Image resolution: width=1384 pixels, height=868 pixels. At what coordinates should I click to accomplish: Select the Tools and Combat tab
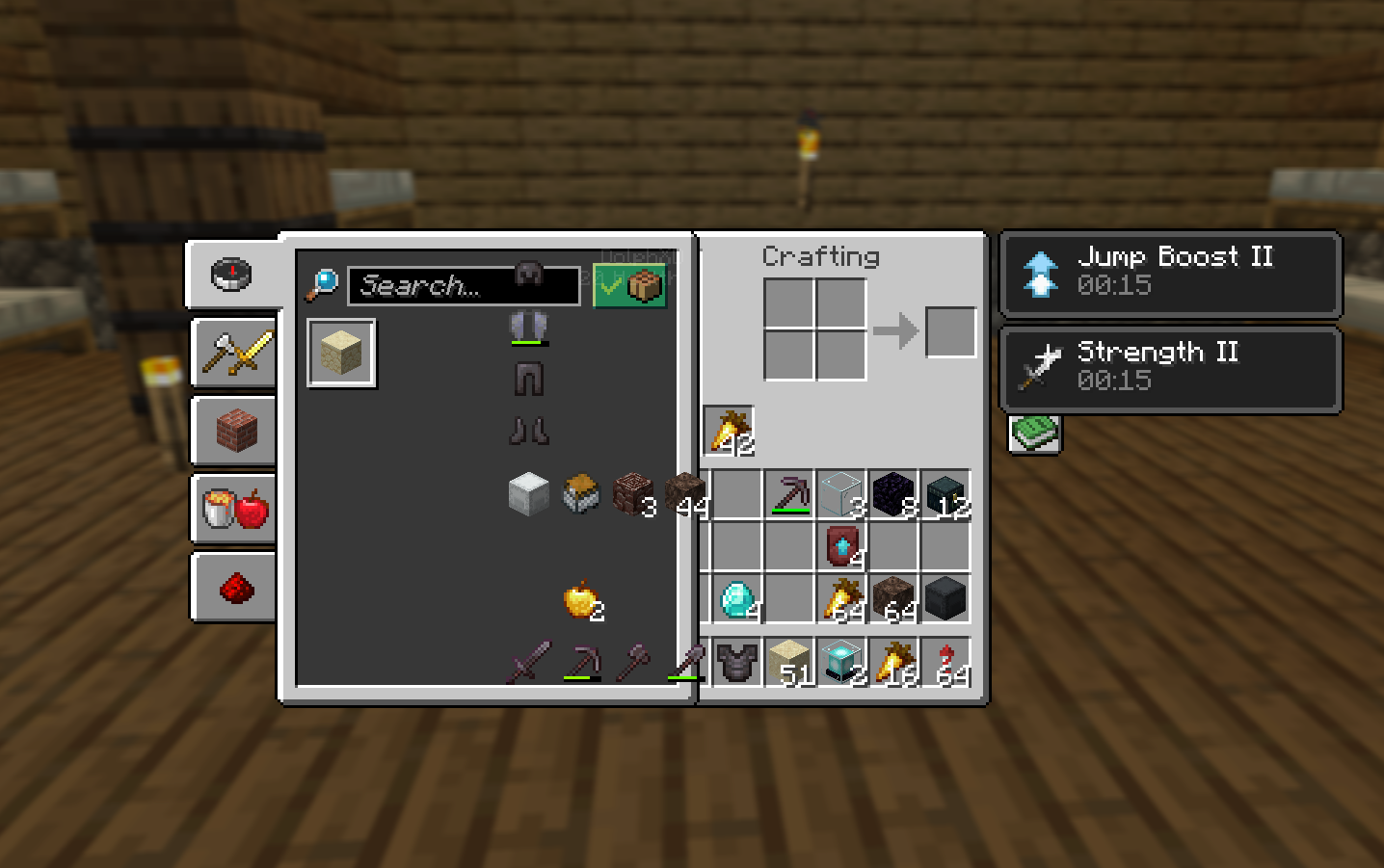click(x=232, y=353)
